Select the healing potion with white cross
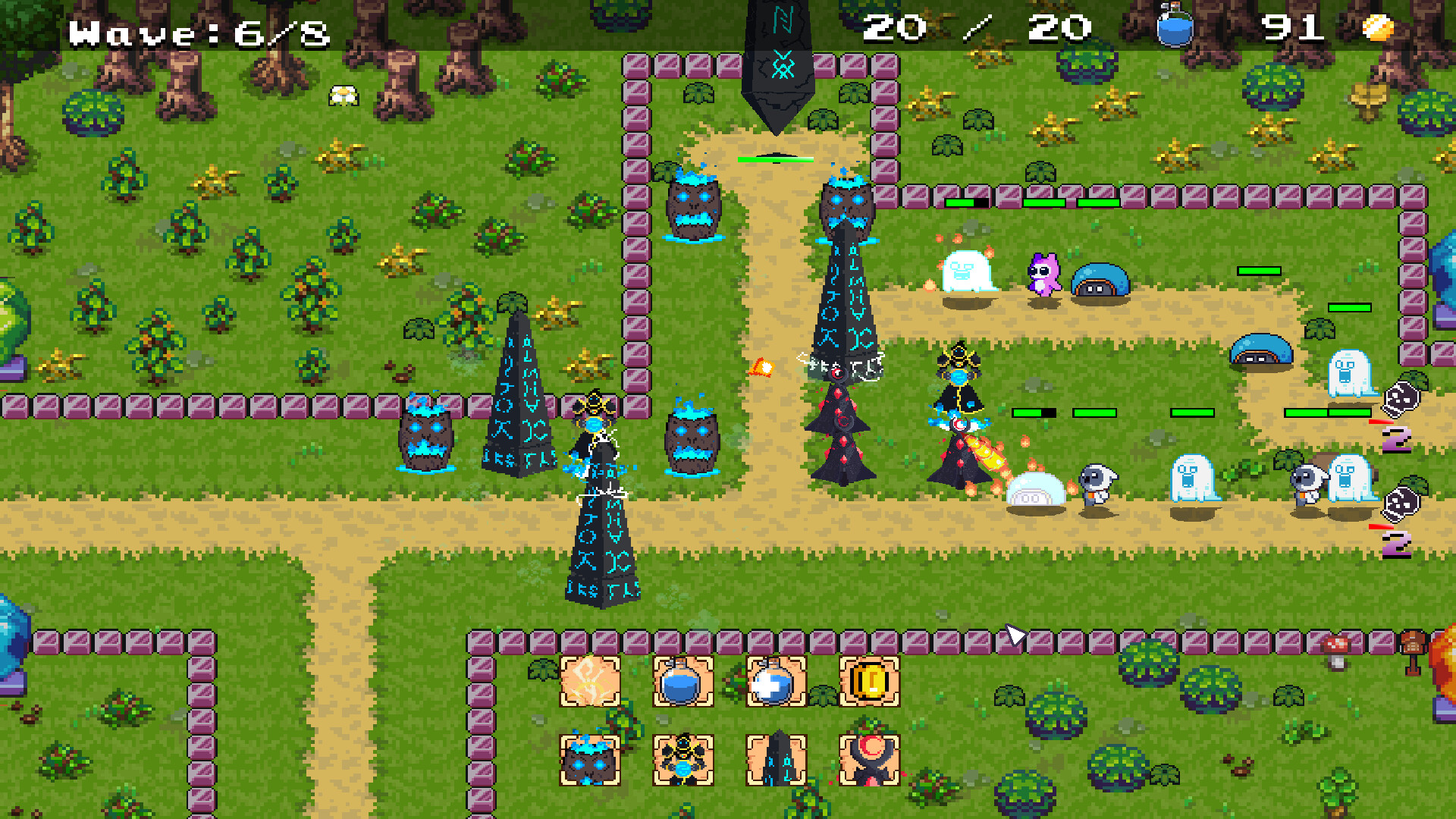The height and width of the screenshot is (819, 1456). [777, 681]
